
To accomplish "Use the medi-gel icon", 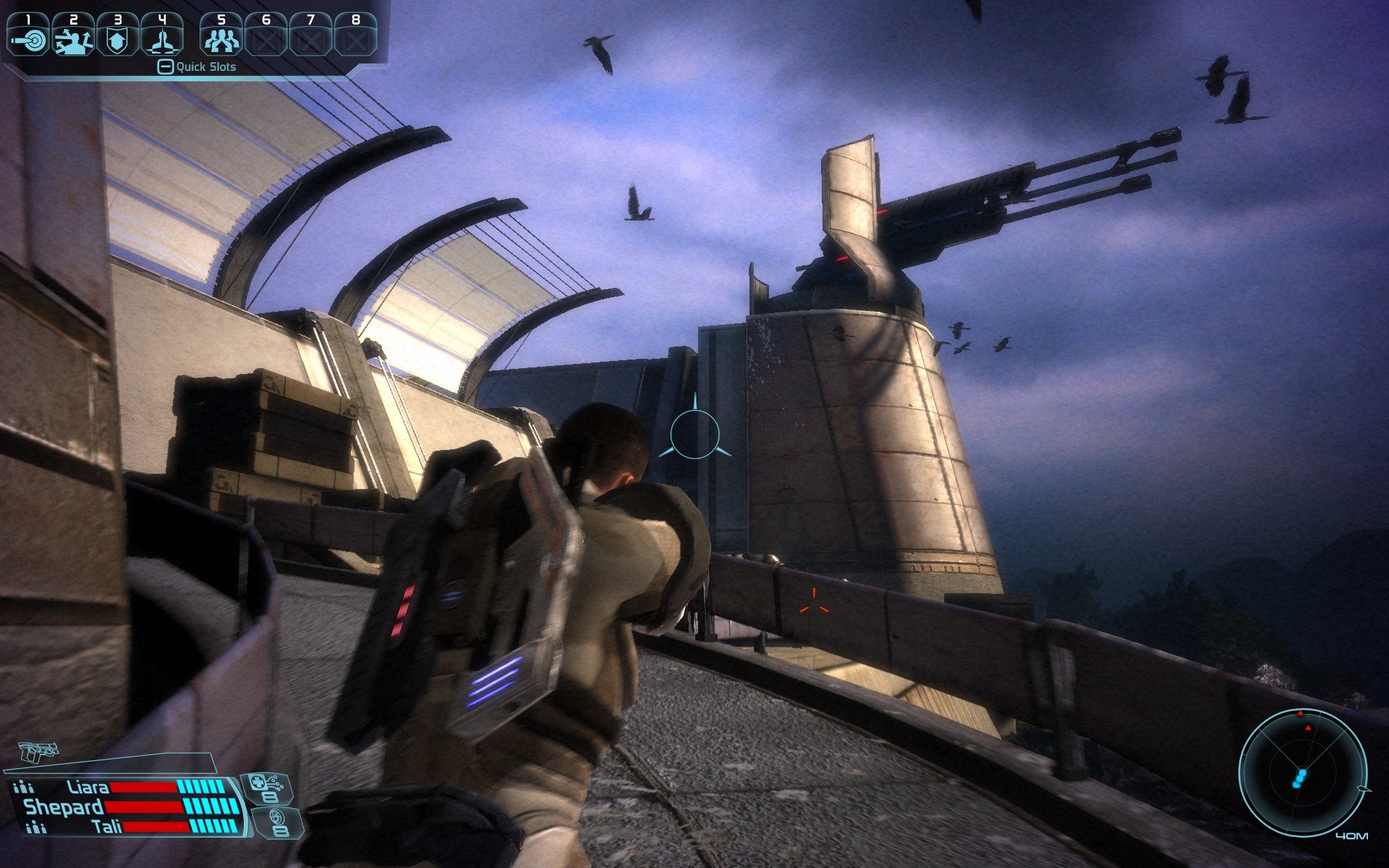I will [x=266, y=788].
